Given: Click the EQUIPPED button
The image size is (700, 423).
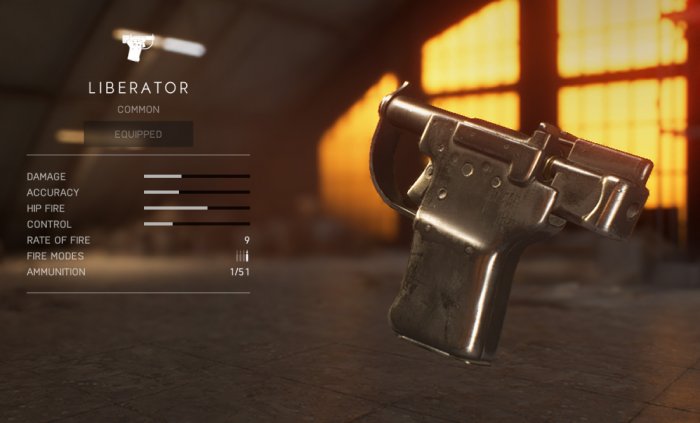Looking at the screenshot, I should point(138,134).
